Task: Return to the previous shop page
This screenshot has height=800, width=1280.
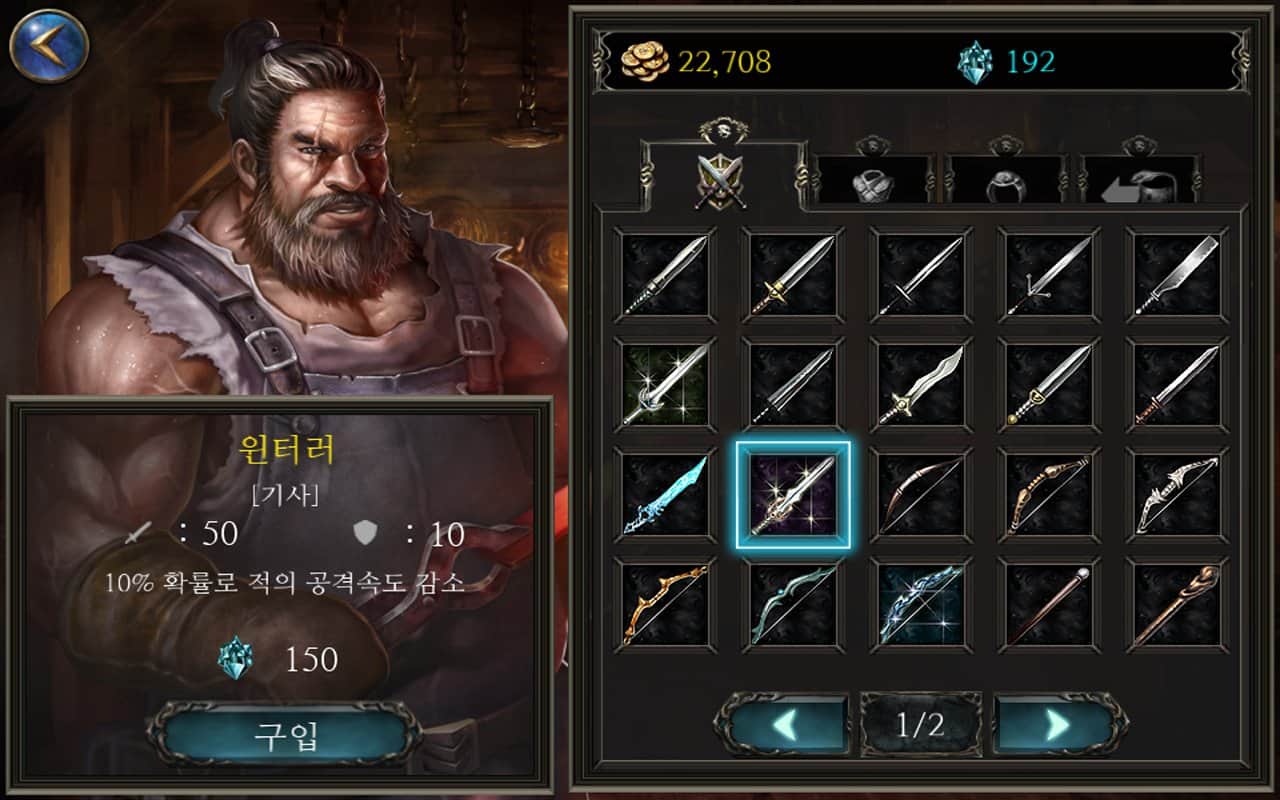Action: click(787, 724)
